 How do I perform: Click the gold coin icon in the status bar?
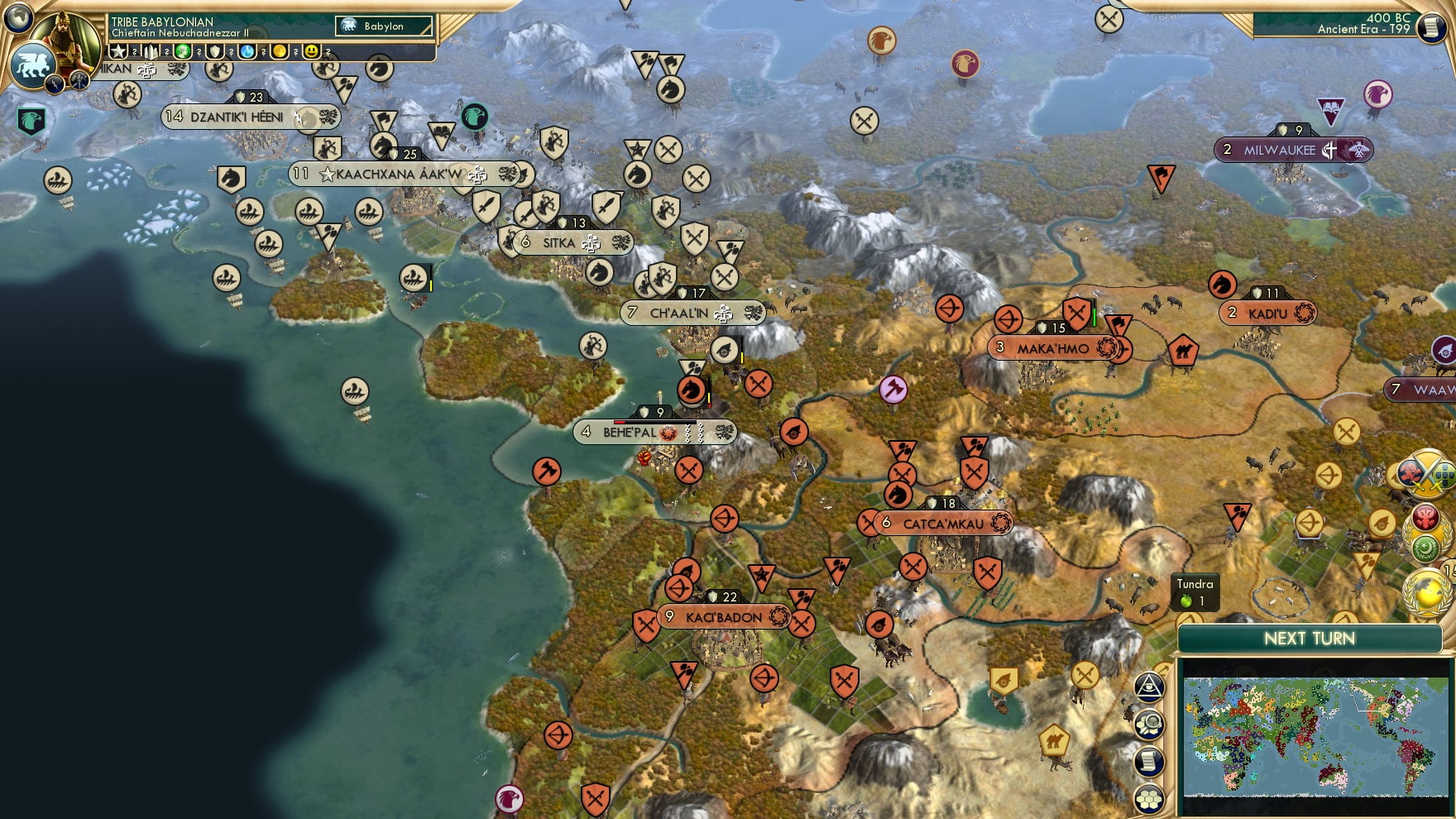278,51
